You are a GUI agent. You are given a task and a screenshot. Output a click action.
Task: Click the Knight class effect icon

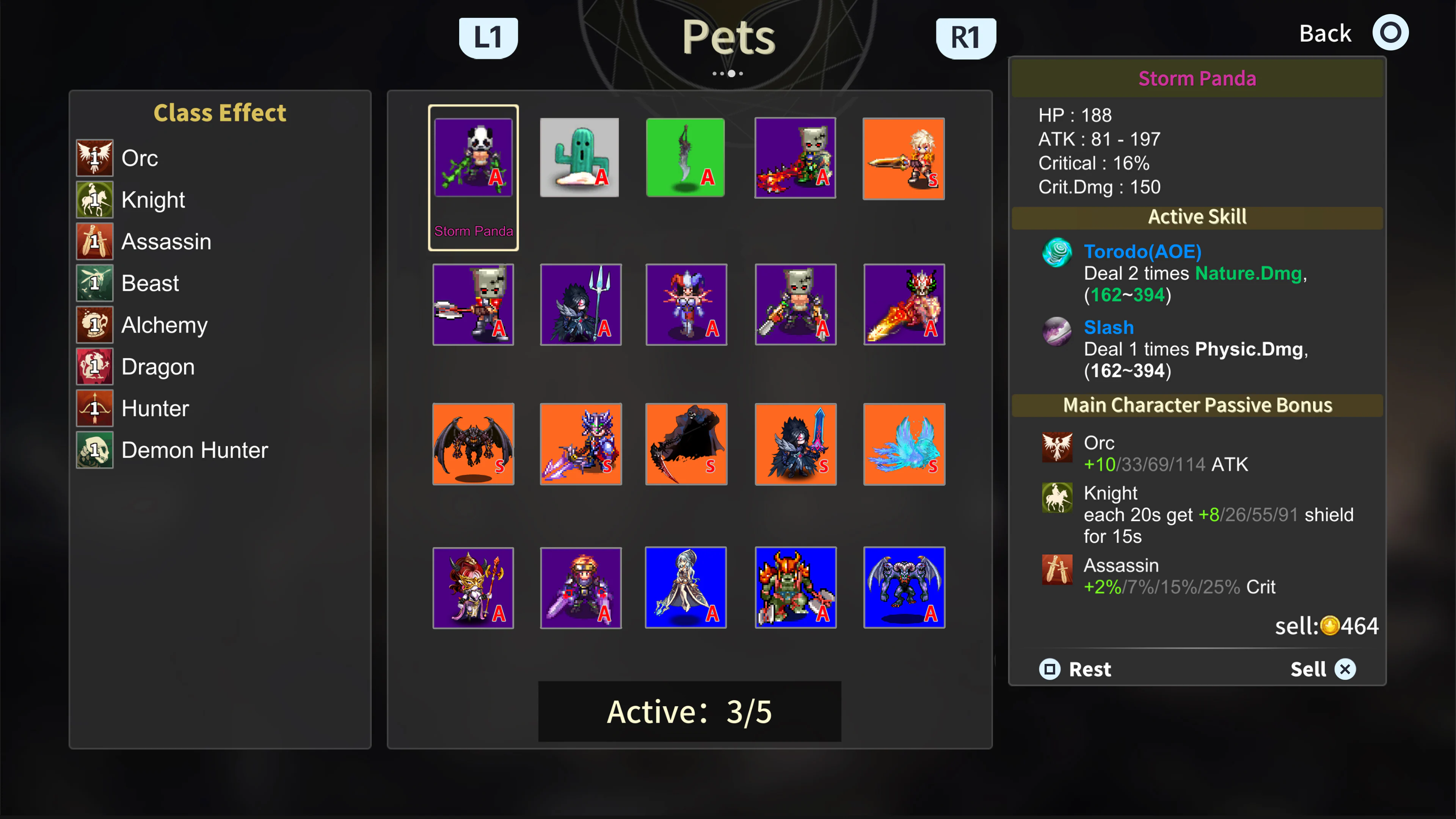pos(94,199)
